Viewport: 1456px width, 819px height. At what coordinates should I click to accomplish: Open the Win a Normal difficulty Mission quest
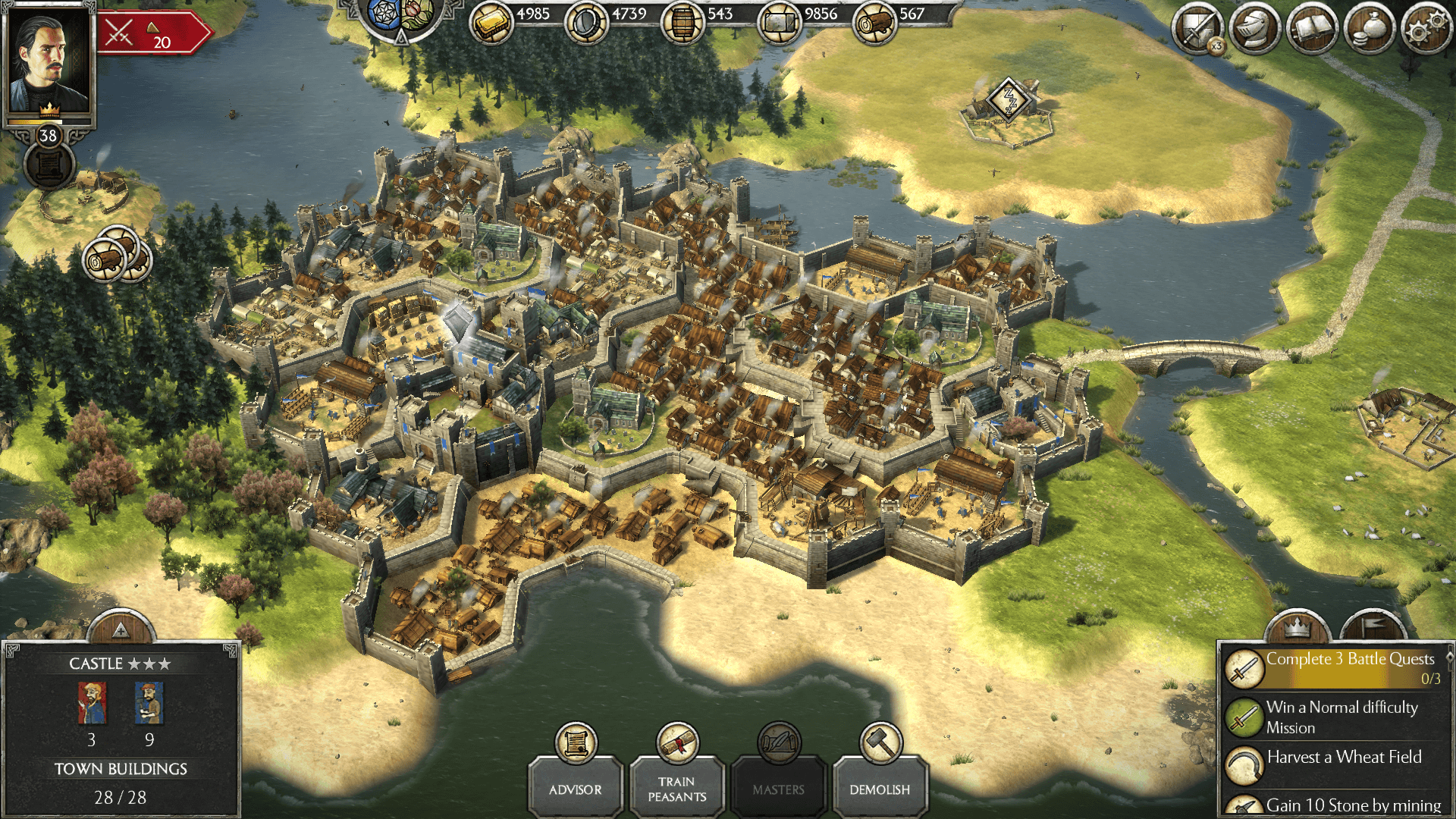point(1335,717)
